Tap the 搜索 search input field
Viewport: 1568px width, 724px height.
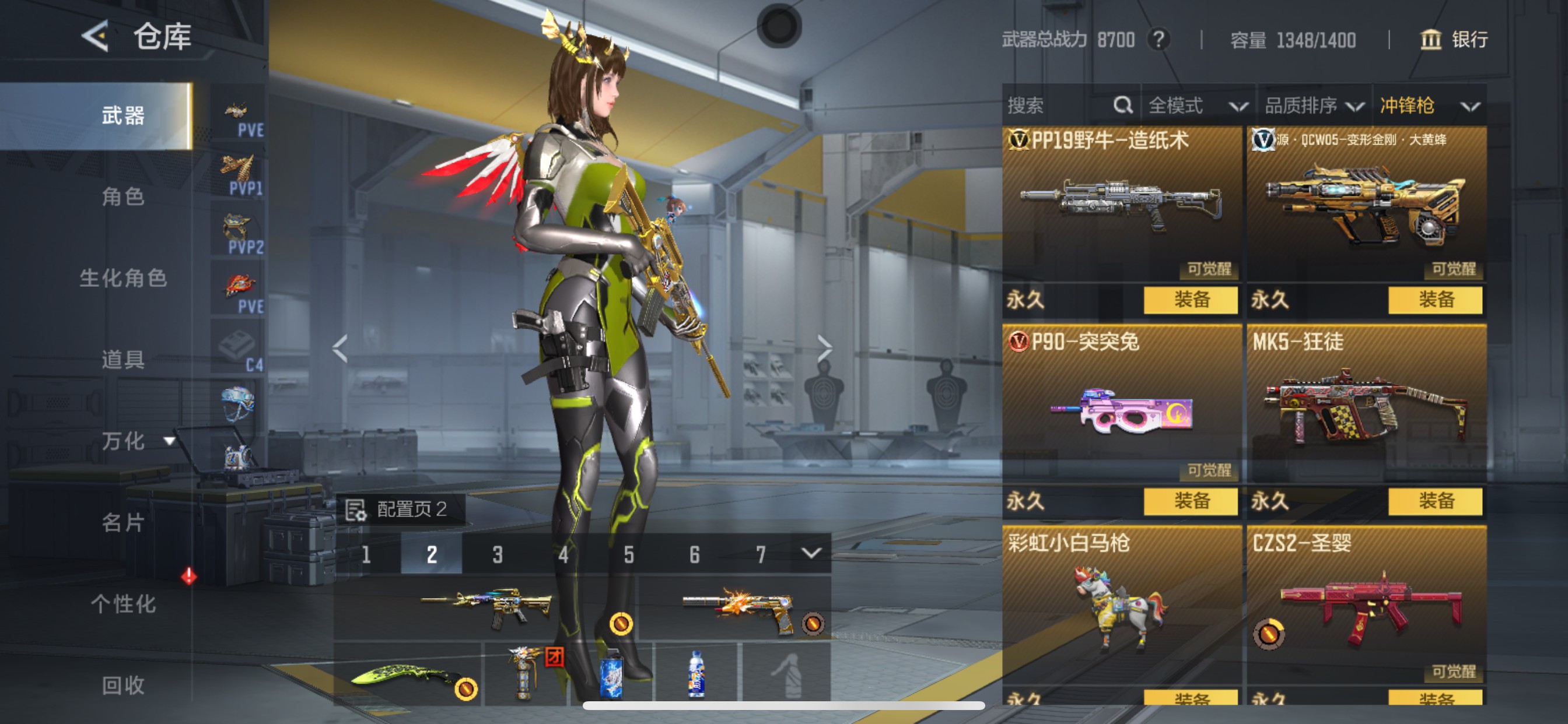(1047, 106)
